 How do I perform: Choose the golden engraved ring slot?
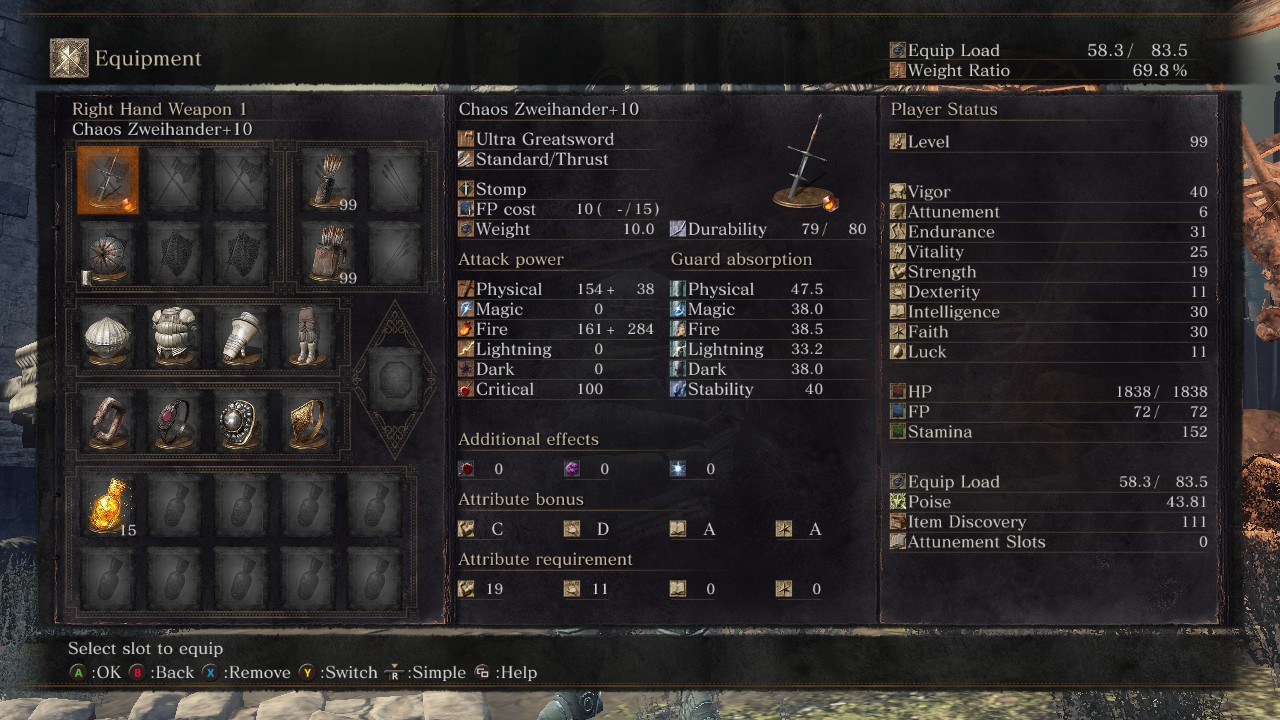tap(306, 422)
